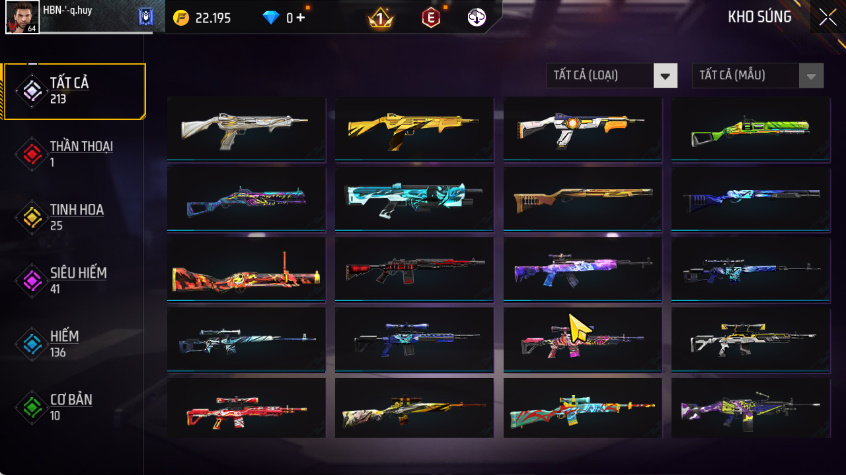Select the gold rank badge icon
Screen dimensions: 846x475
coord(380,17)
